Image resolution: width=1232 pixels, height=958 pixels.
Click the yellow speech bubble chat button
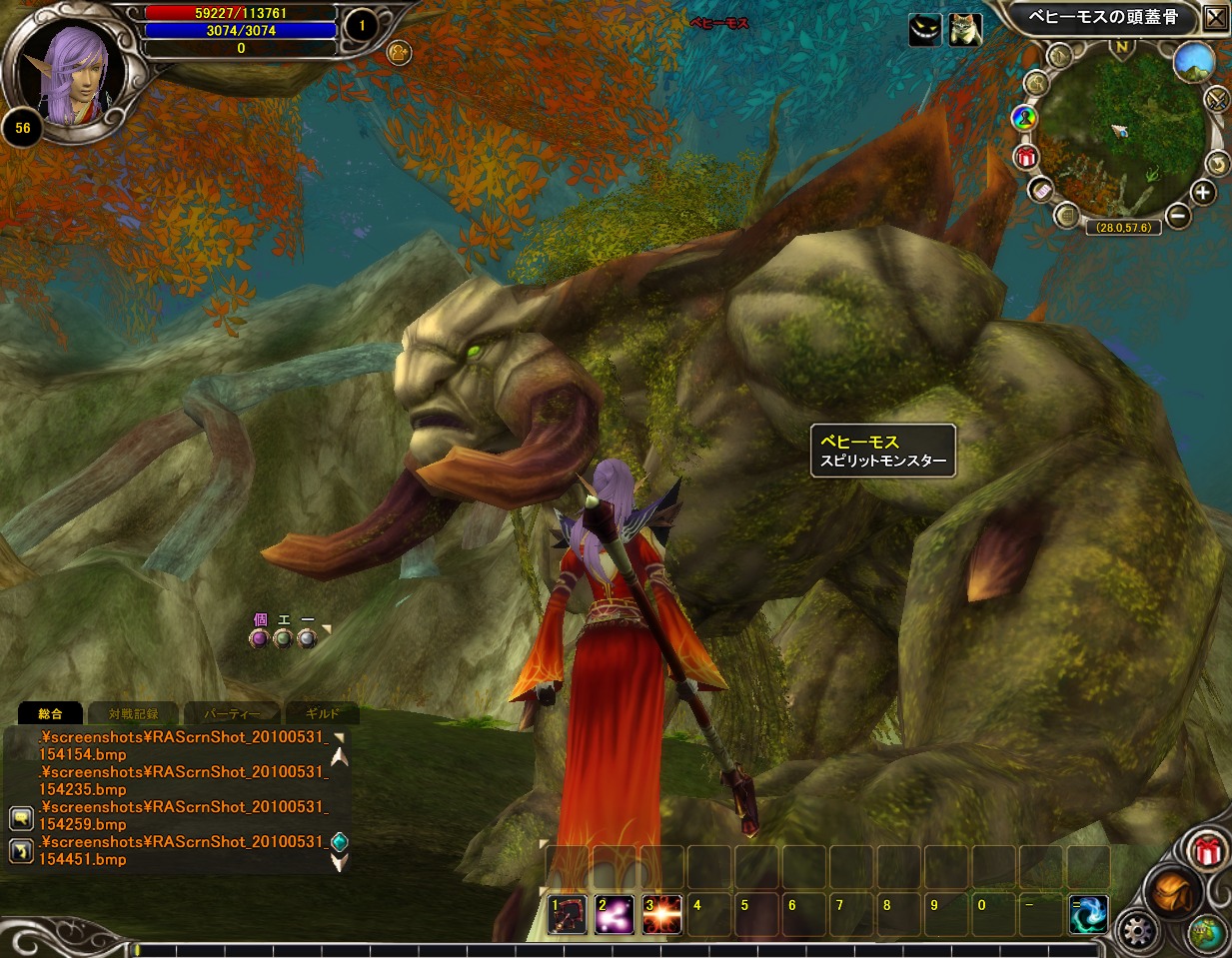point(21,819)
